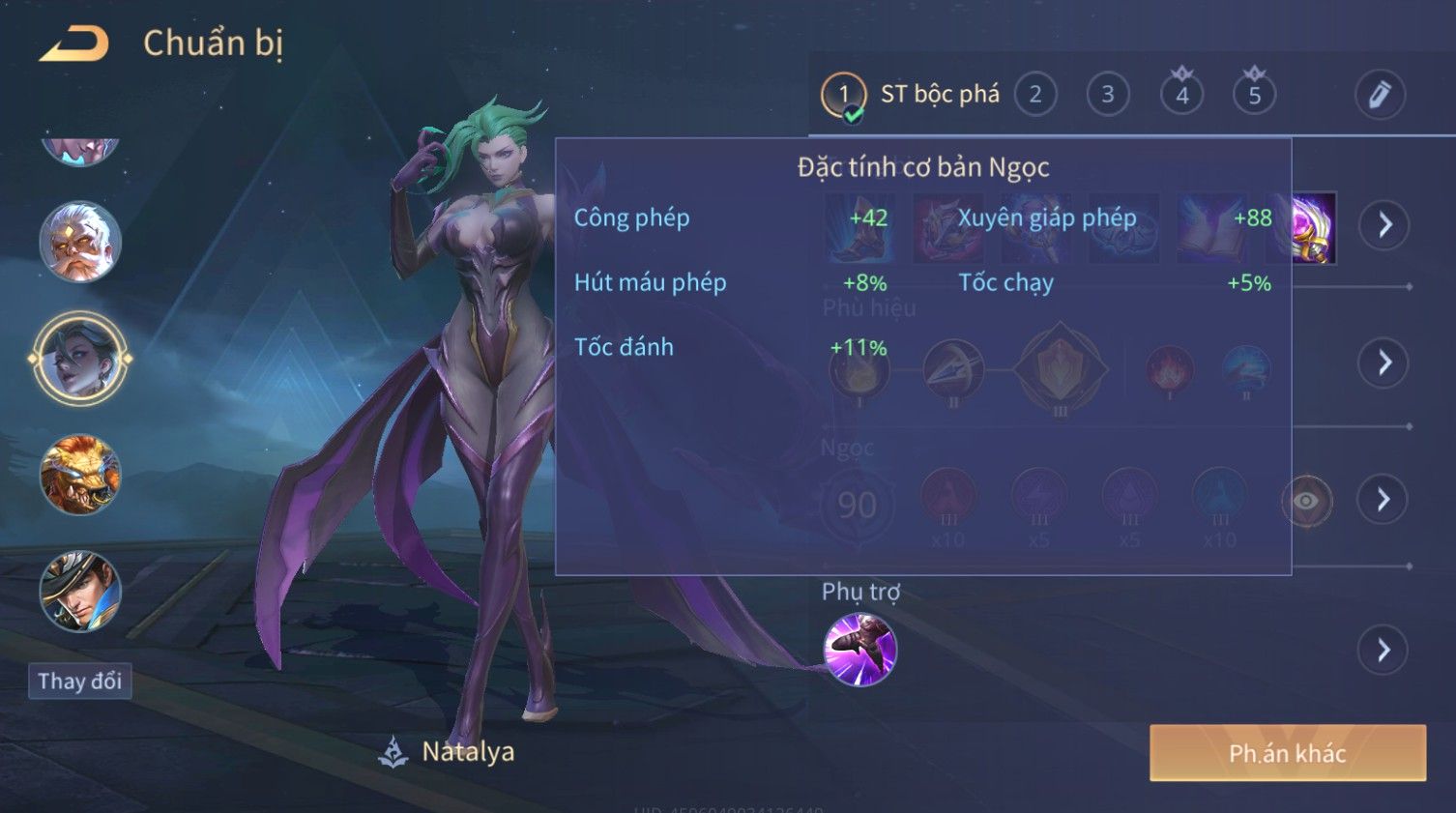The image size is (1456, 813).
Task: Click the Phương án khác button
Action: tap(1287, 753)
